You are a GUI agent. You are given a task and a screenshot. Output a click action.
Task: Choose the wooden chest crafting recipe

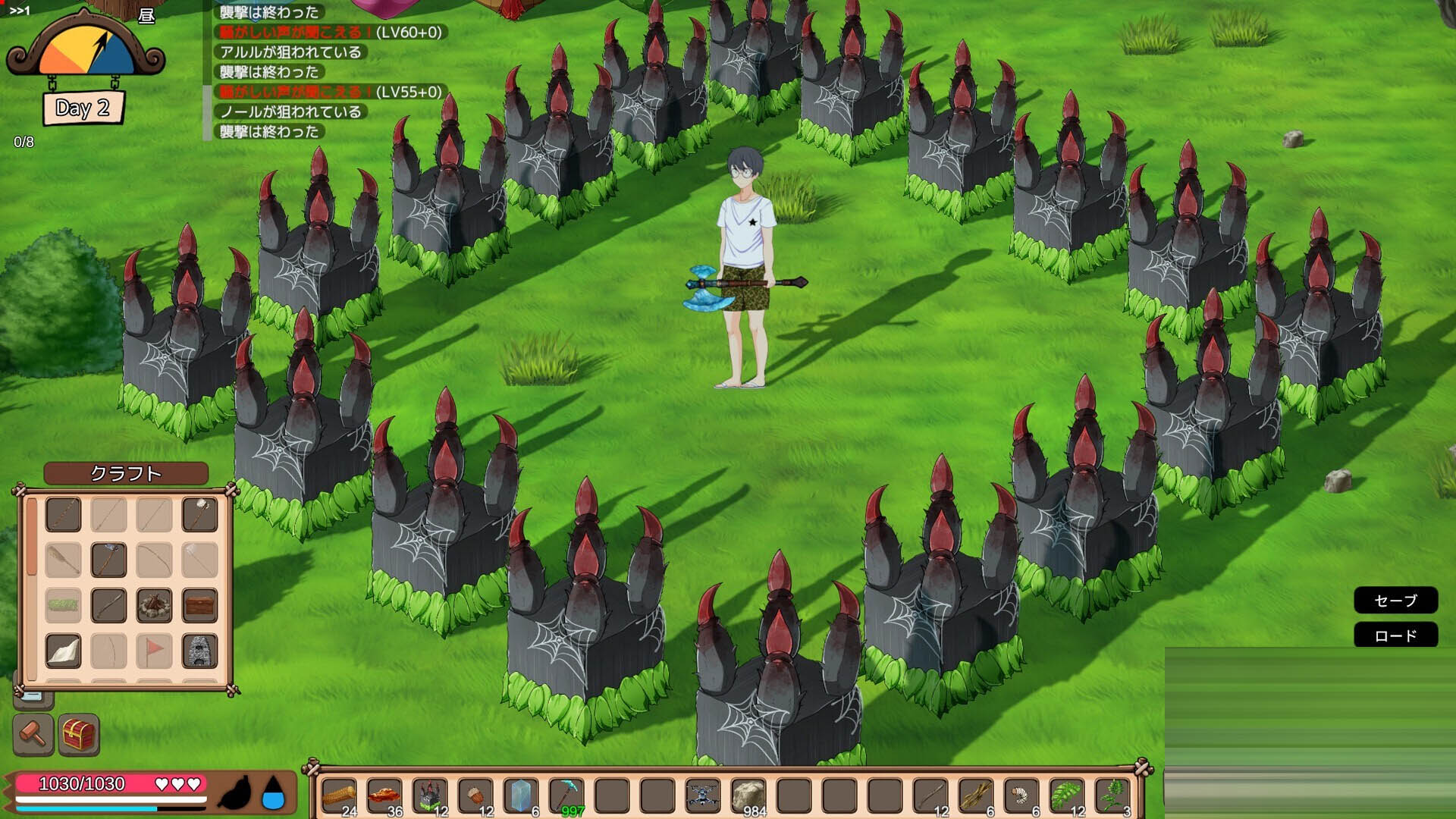pos(199,606)
